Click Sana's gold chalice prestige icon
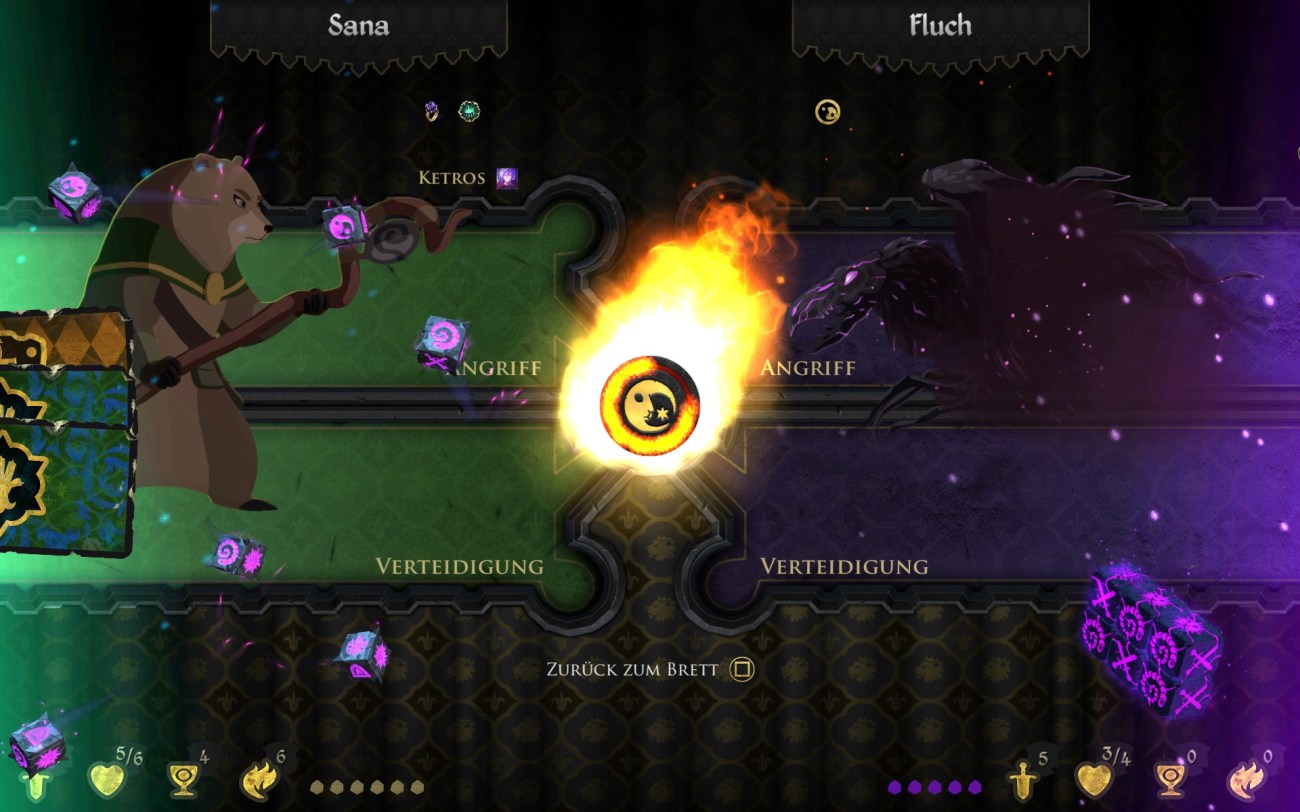Screen dimensions: 1300x812 tap(182, 779)
